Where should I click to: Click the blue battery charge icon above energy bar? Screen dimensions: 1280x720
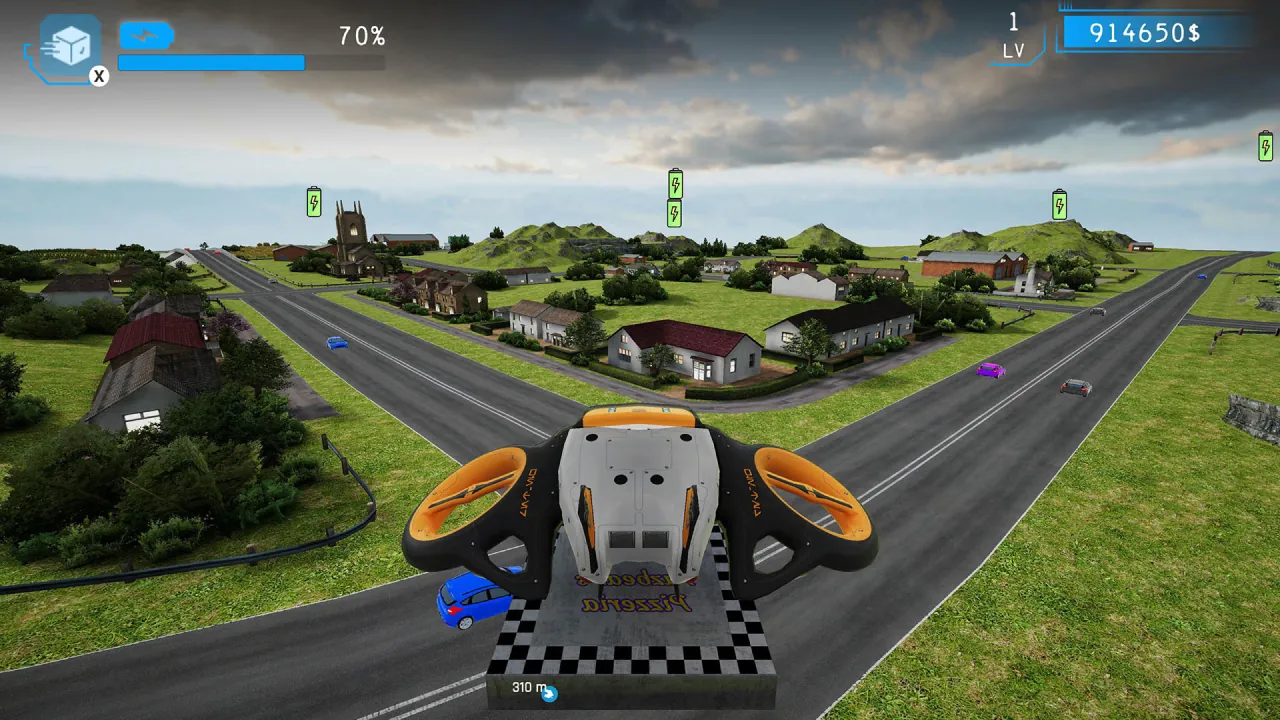click(146, 34)
